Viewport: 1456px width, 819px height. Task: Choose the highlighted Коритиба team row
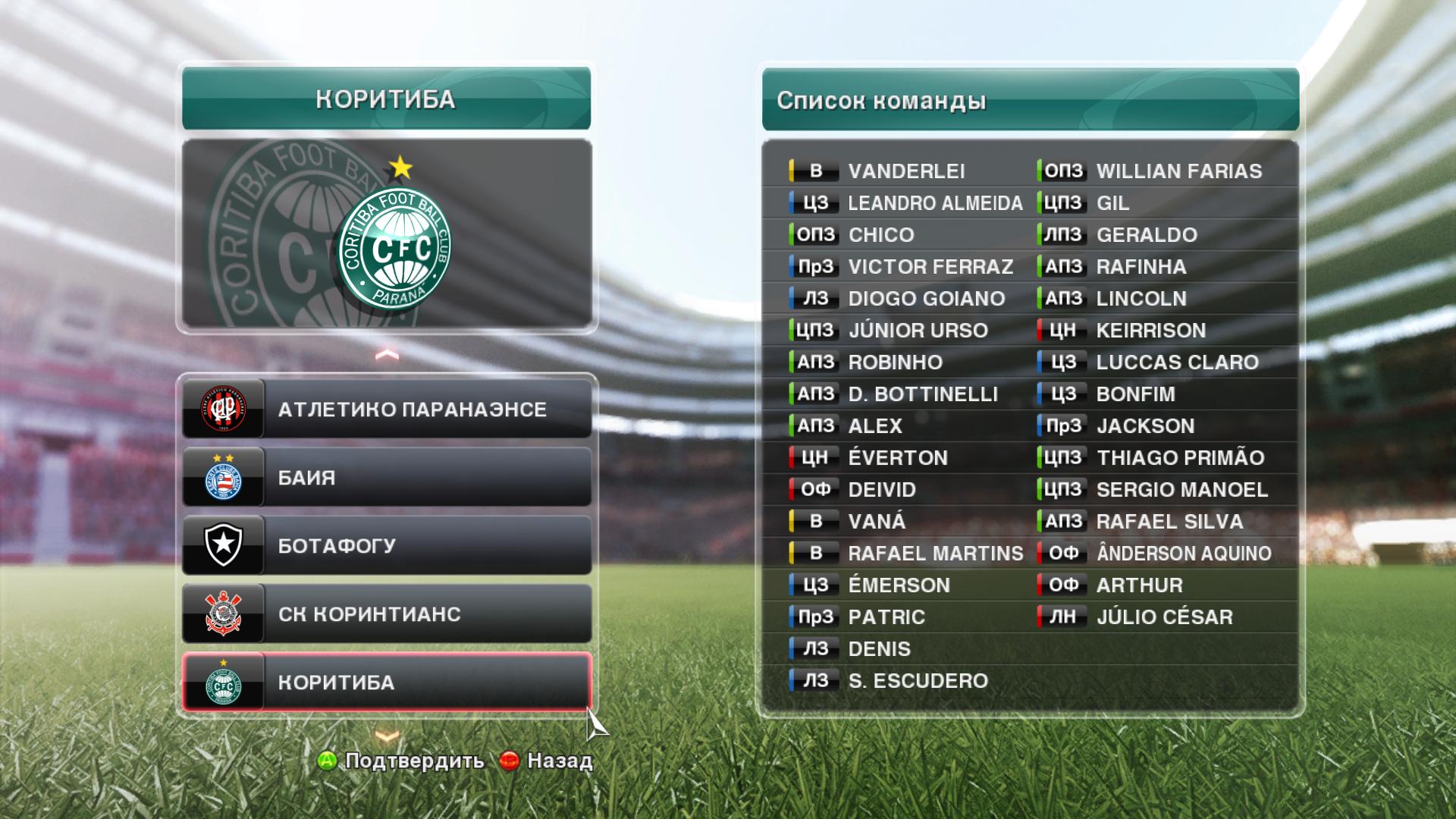click(x=387, y=682)
